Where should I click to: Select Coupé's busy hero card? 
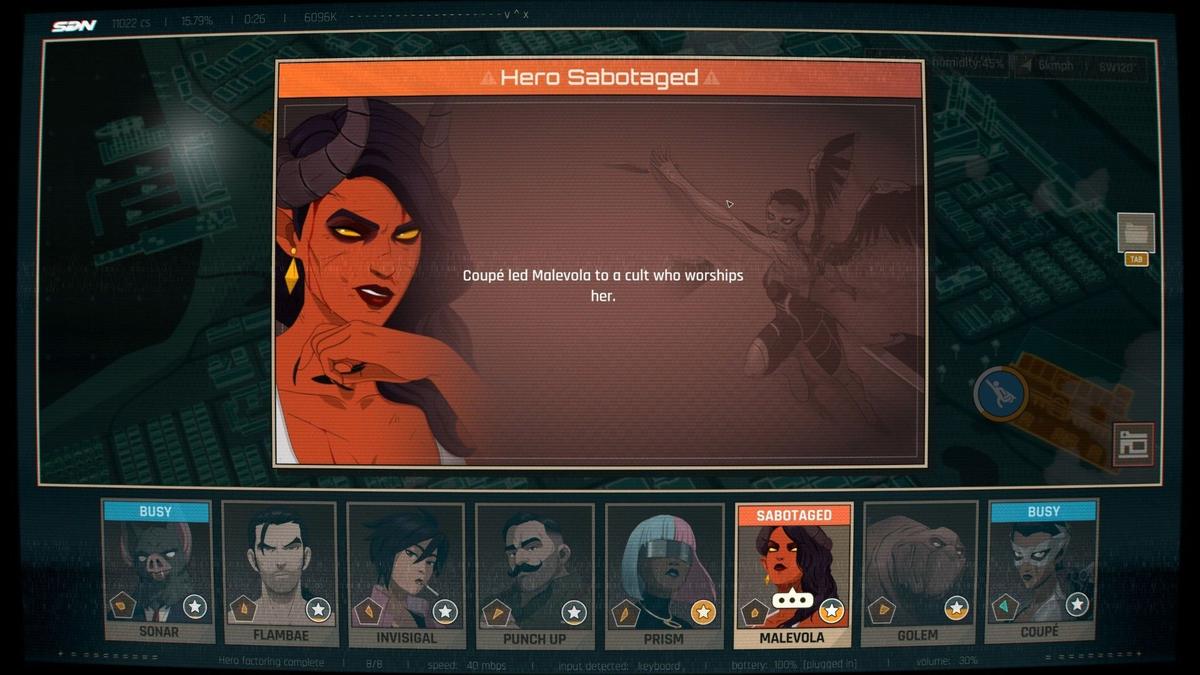[1042, 572]
